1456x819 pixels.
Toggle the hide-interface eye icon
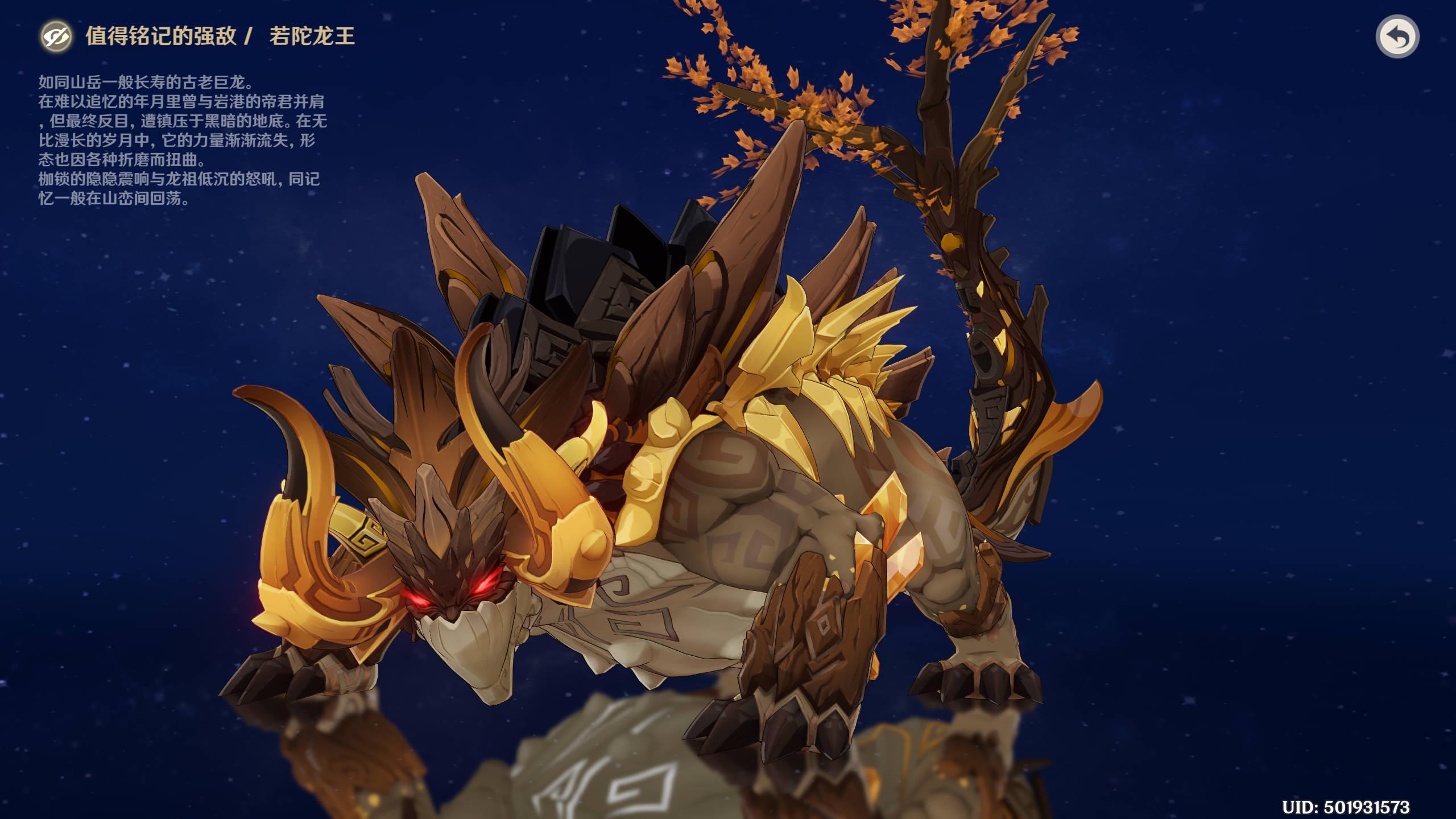point(56,37)
